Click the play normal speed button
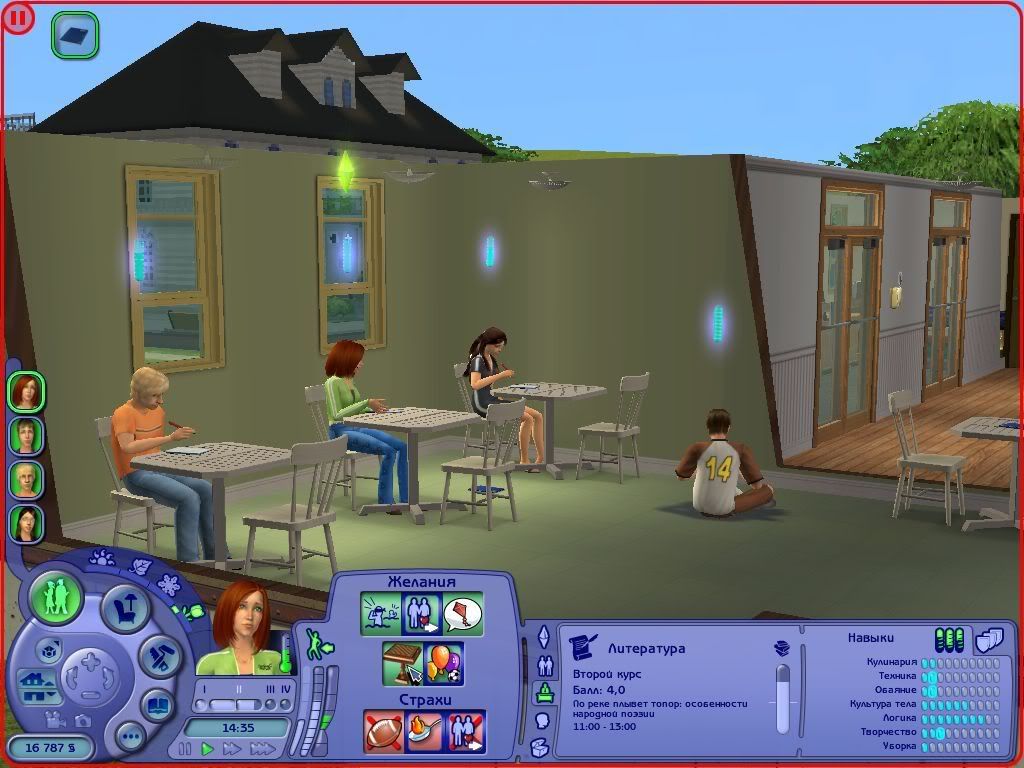Screen dimensions: 1024x768 point(208,748)
